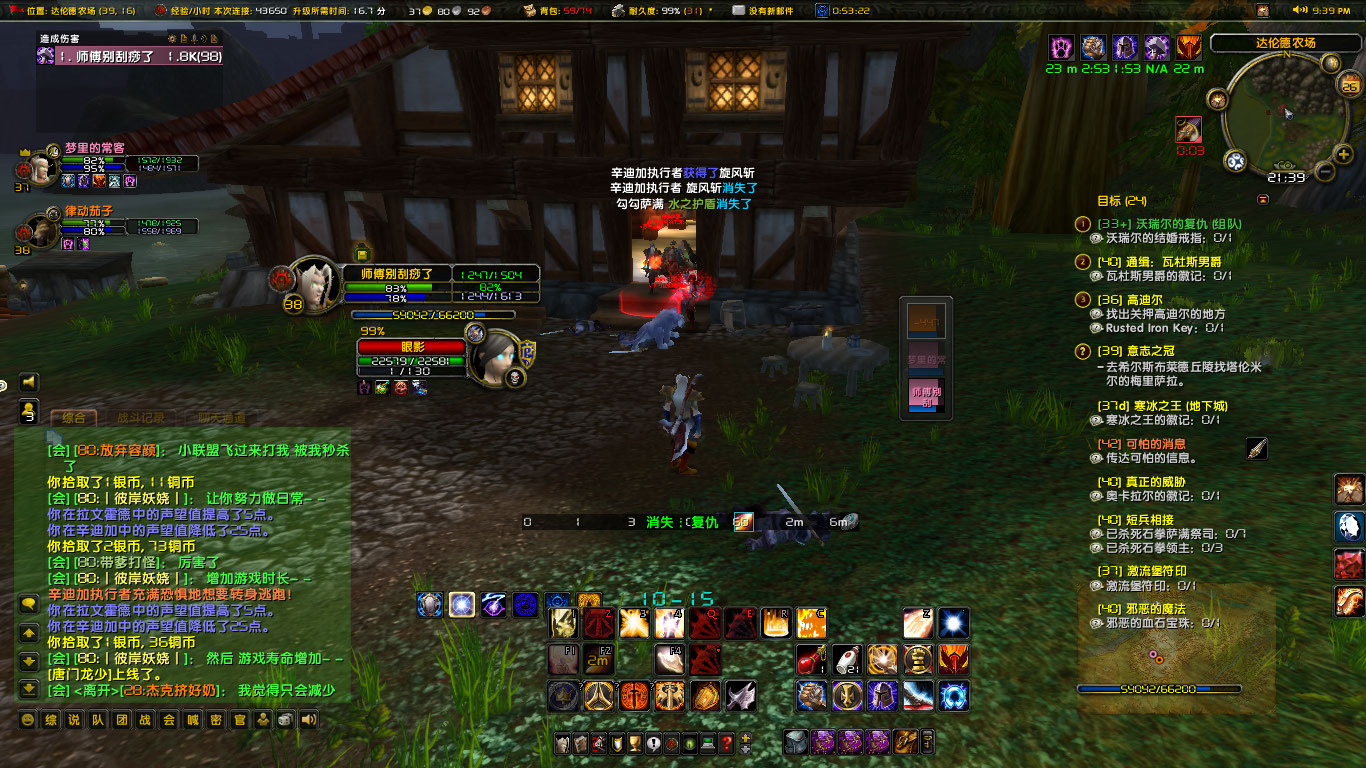Click the quest item dagger icon beside 可怕的消息
The width and height of the screenshot is (1366, 768).
point(1256,450)
